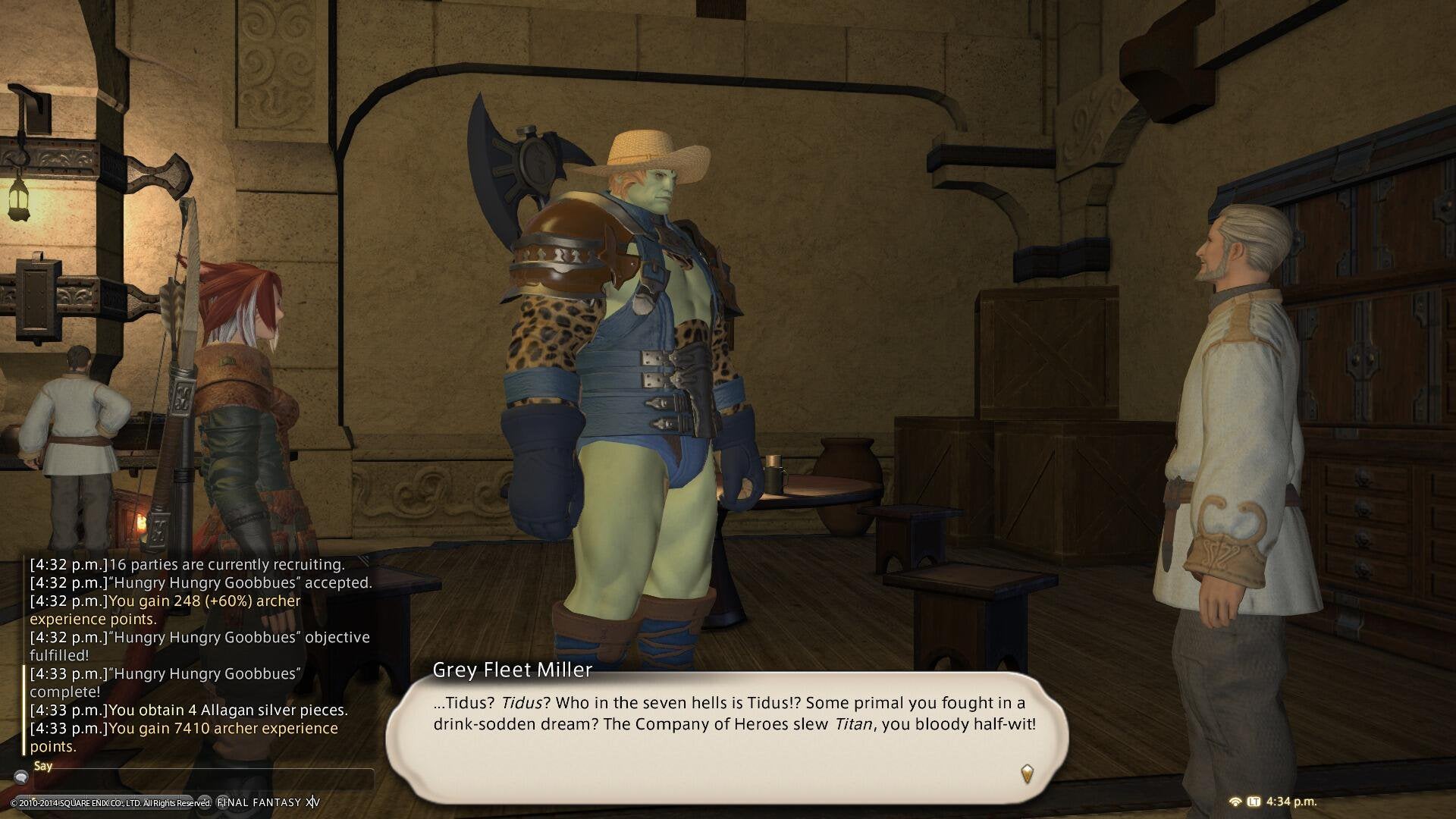1456x819 pixels.
Task: Select the Say chat mode label
Action: [44, 765]
